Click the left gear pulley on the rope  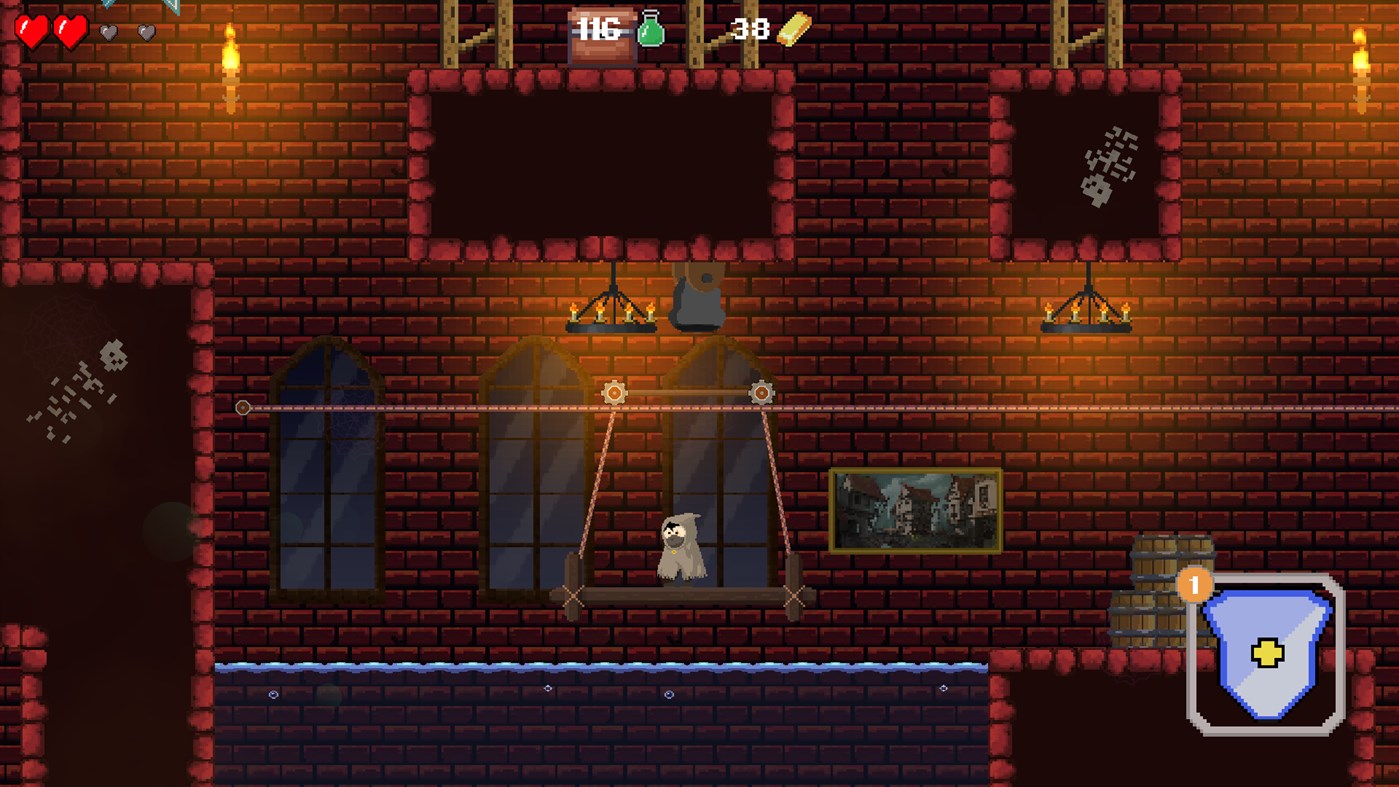615,392
